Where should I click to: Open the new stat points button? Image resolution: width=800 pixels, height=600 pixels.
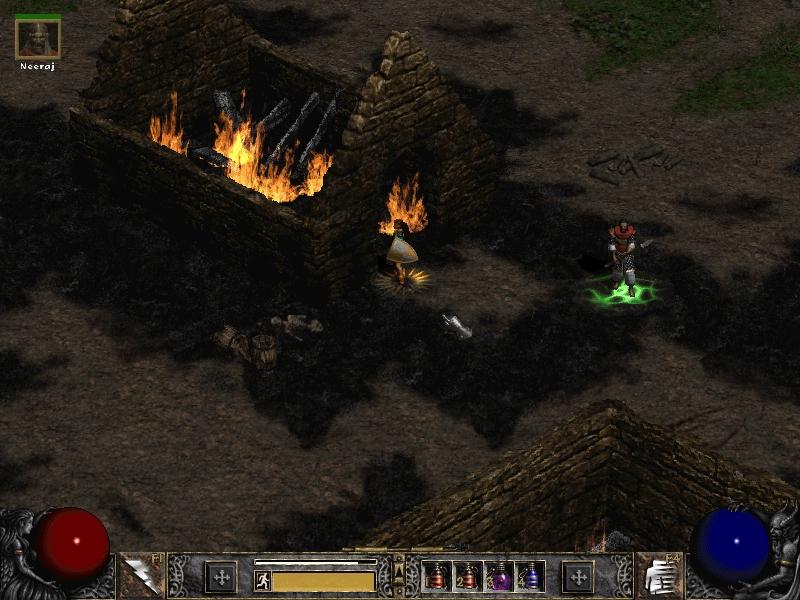221,576
